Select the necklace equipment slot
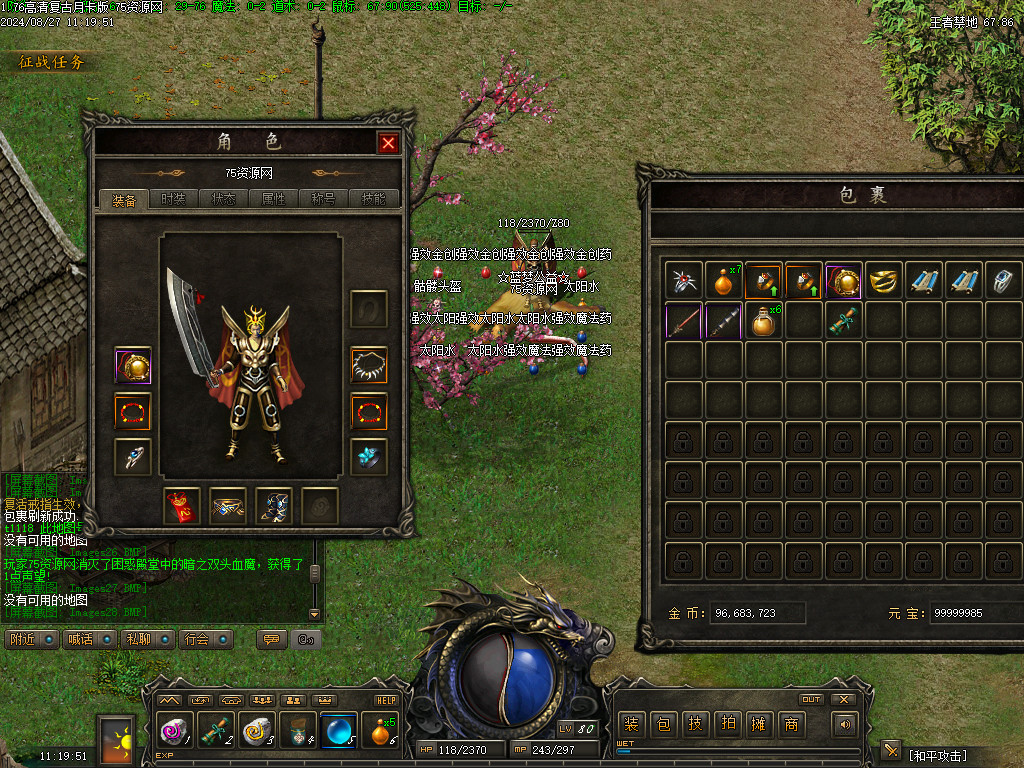Viewport: 1024px width, 768px height. [368, 364]
